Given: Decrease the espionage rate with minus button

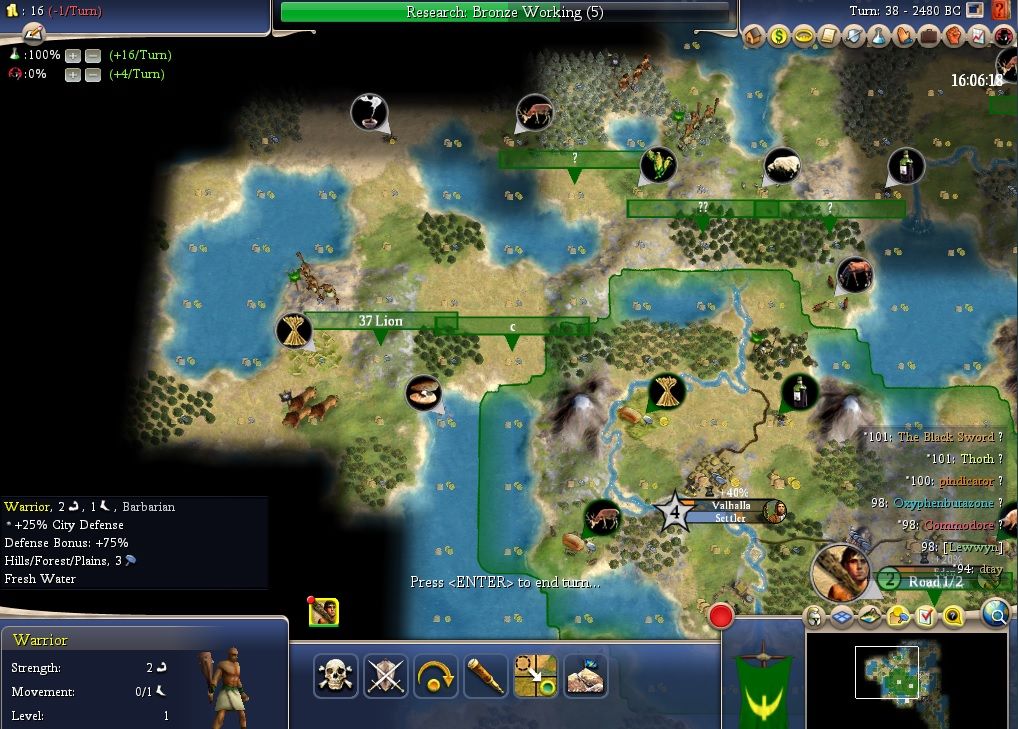Looking at the screenshot, I should pos(92,75).
